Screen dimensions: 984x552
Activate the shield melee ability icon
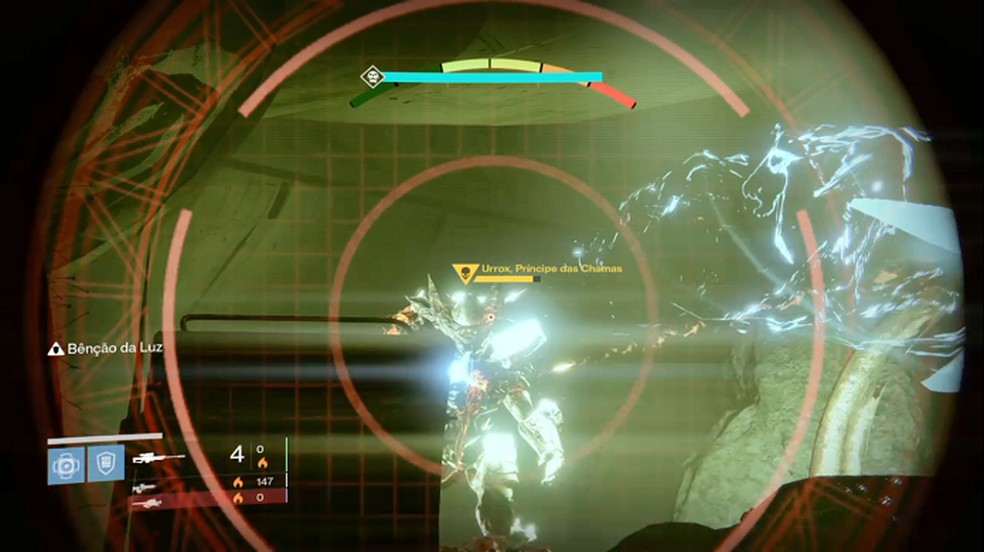[x=103, y=464]
